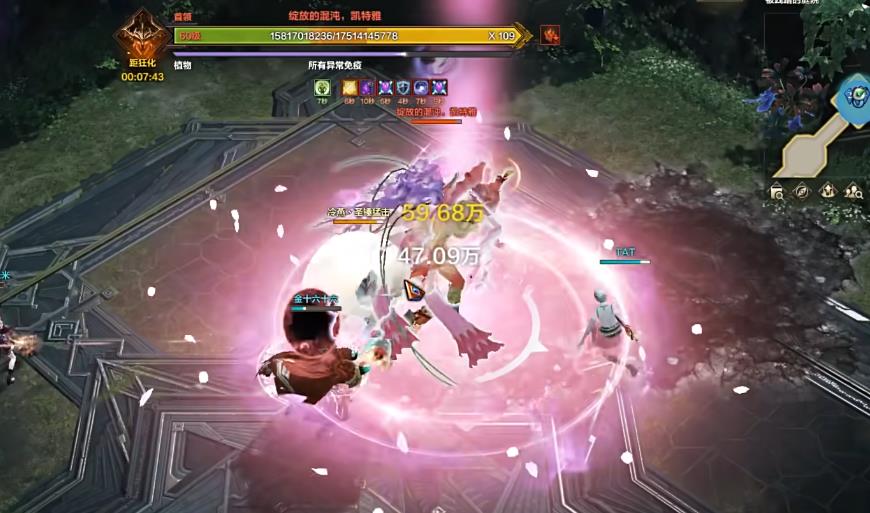Open the player search button below the minimap
This screenshot has width=870, height=513.
[x=854, y=191]
